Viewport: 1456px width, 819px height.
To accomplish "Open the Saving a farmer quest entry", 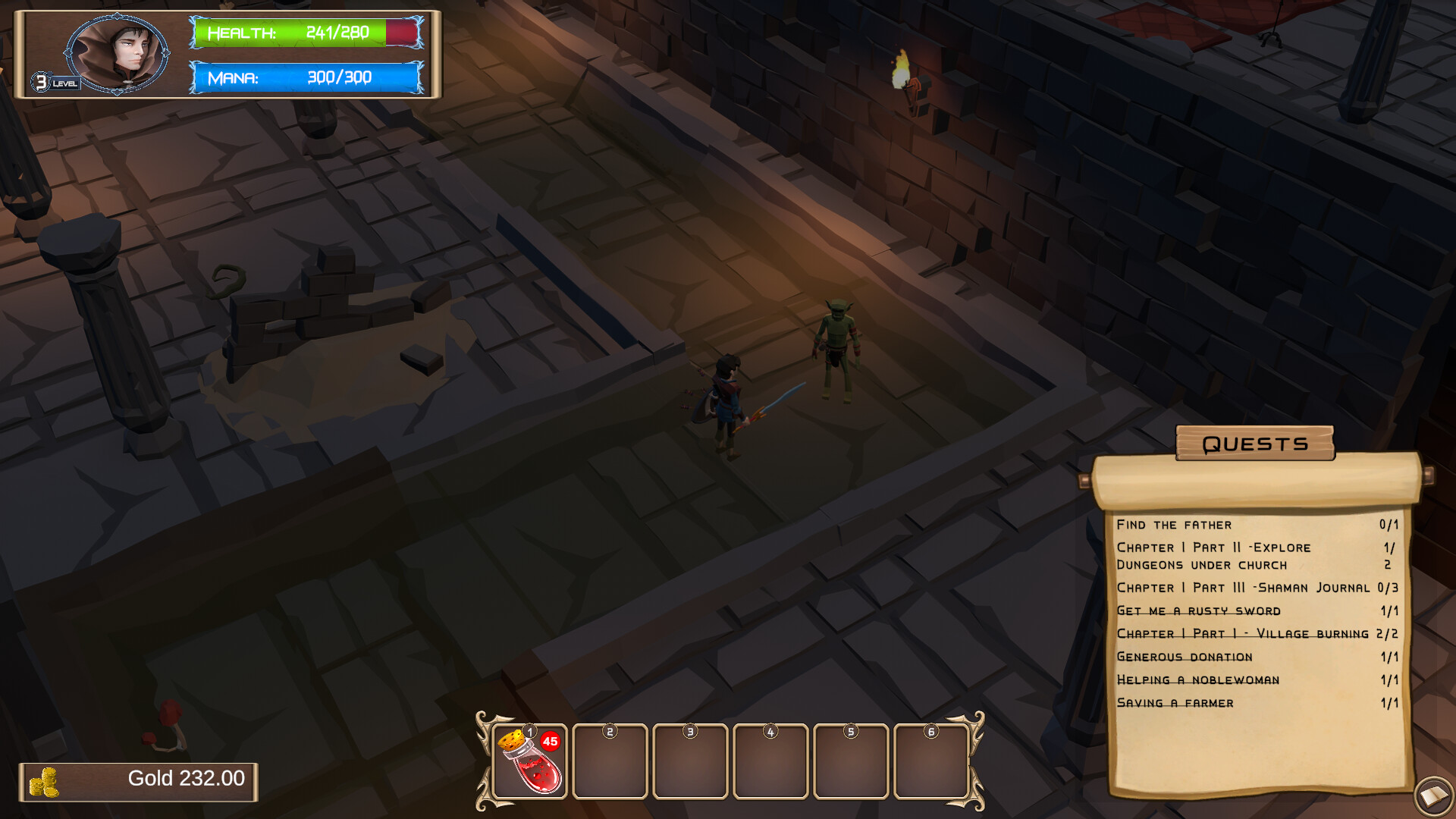I will (1175, 703).
